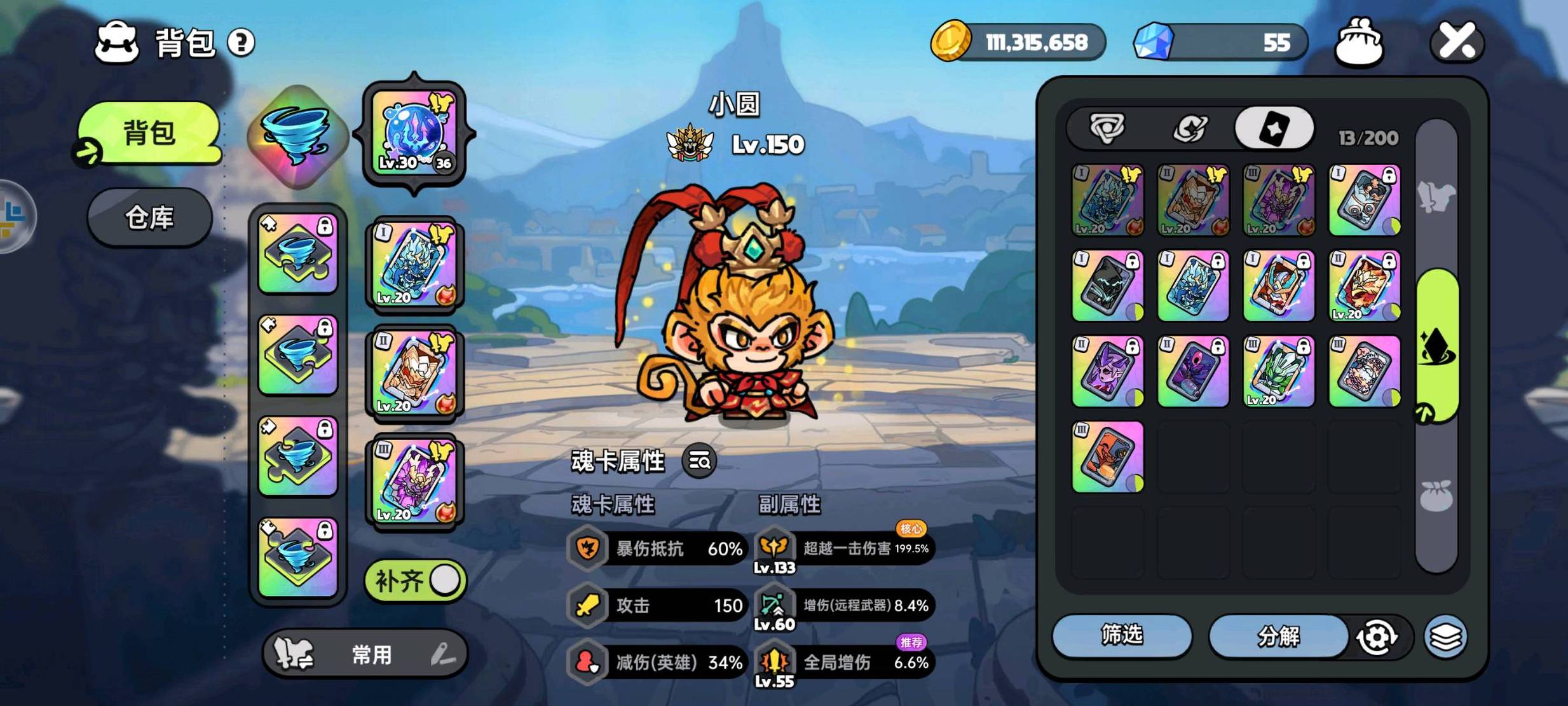The image size is (1568, 706).
Task: Pick the equipped purple dragon Lv.20 card
Action: coord(414,481)
